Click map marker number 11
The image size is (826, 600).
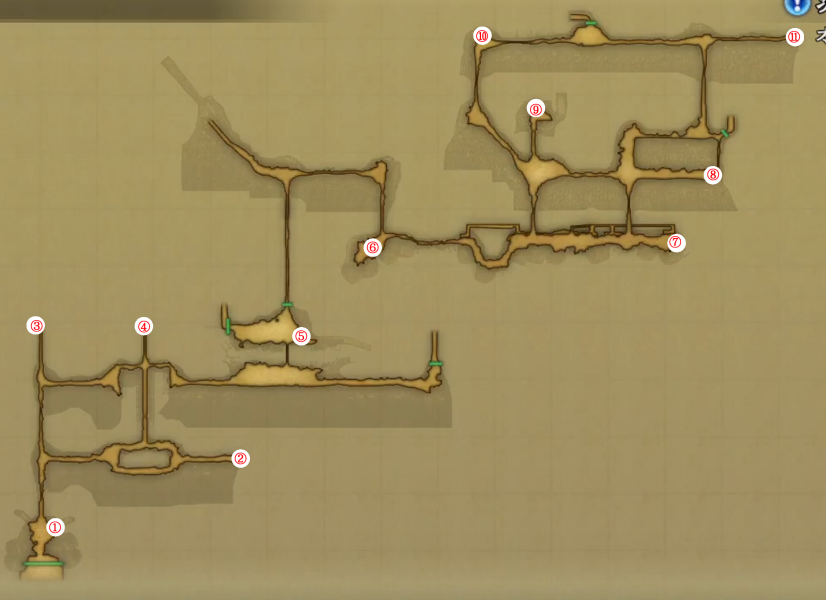794,37
